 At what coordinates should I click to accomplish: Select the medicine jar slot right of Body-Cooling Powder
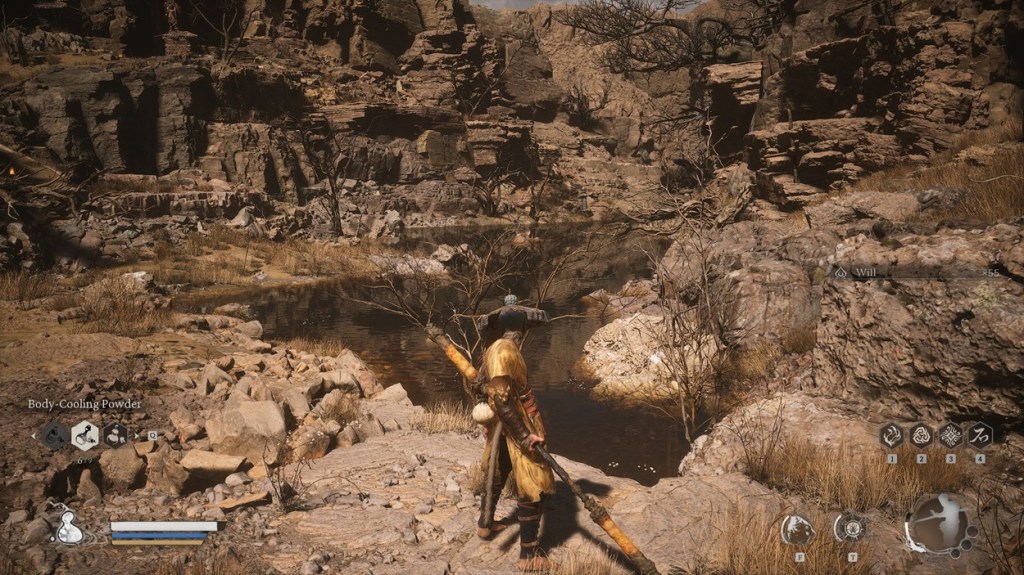[x=115, y=434]
